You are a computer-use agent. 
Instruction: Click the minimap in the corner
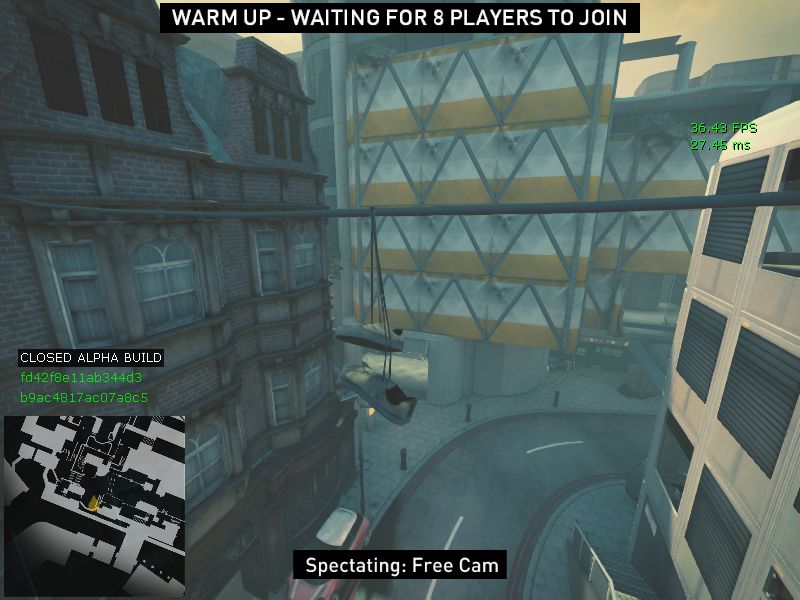[x=94, y=505]
